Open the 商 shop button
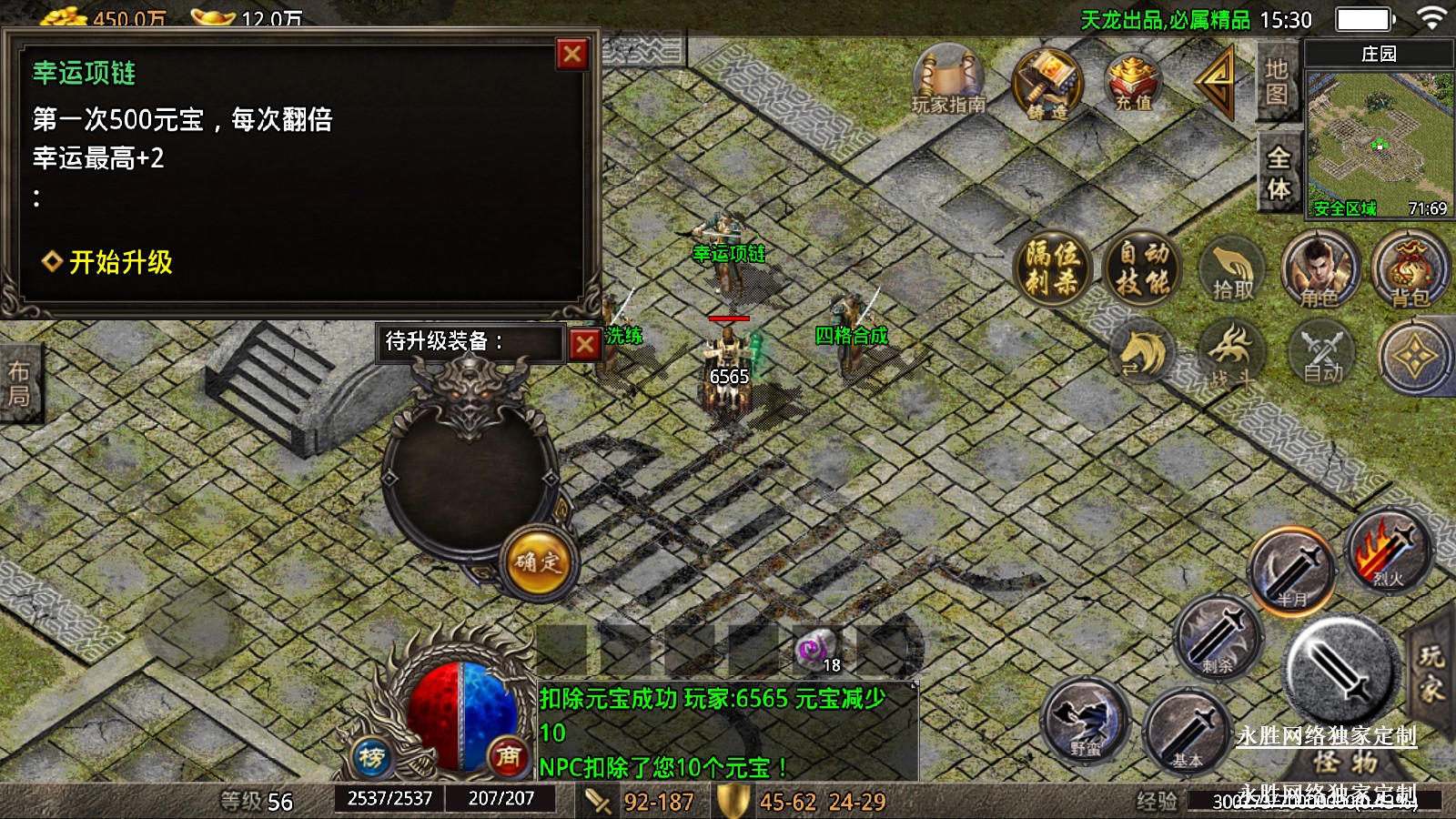 click(508, 756)
